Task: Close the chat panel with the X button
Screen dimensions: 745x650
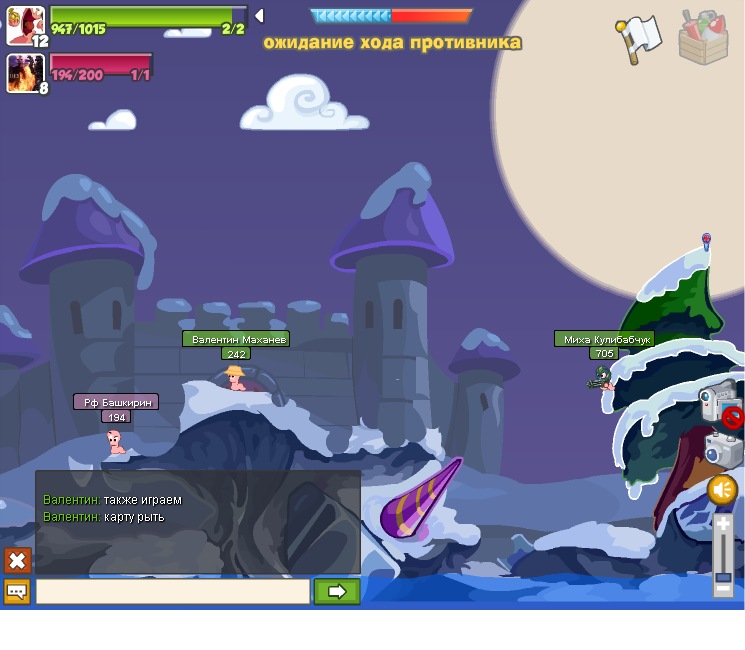Action: [18, 560]
